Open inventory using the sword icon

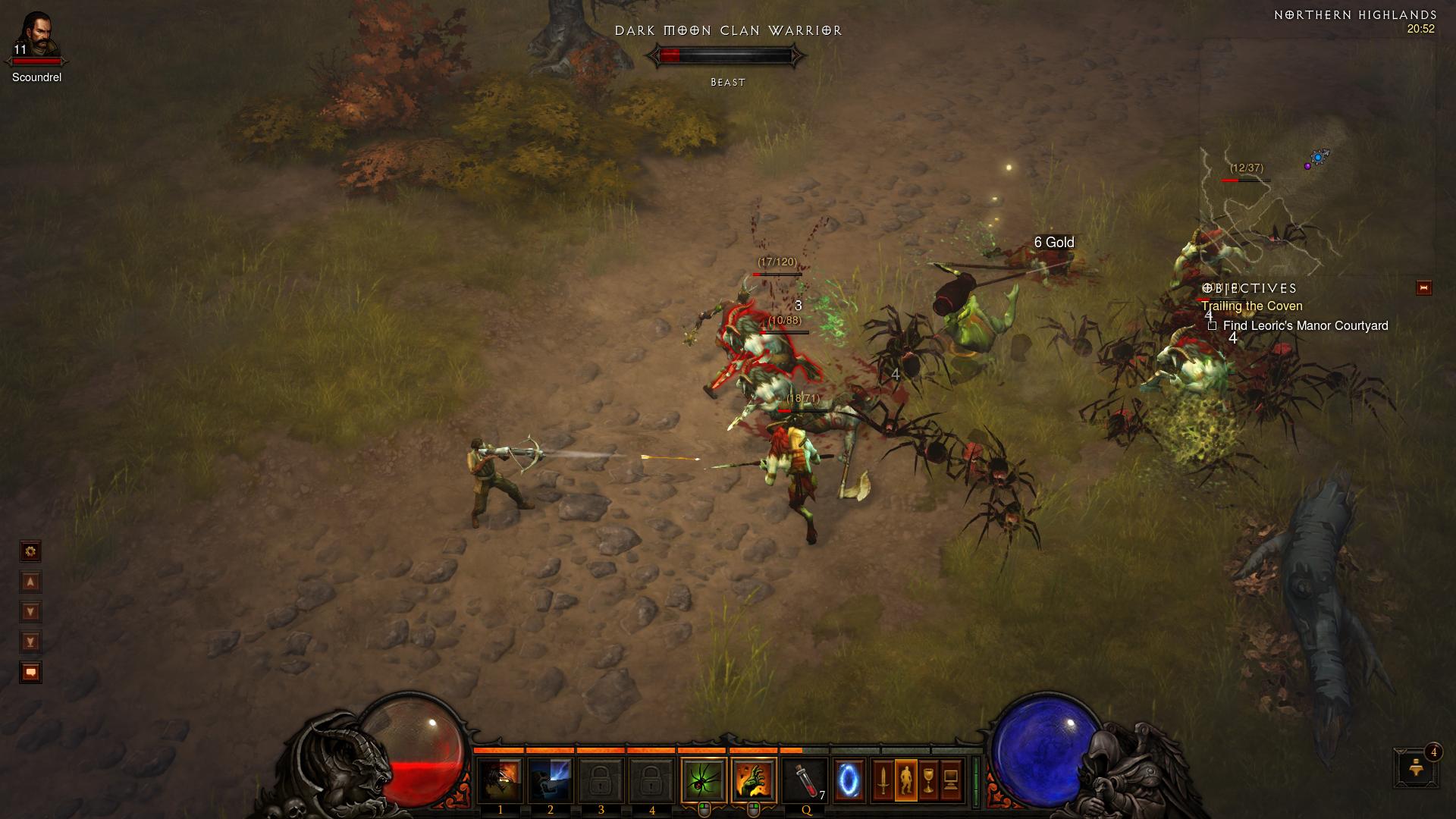click(x=882, y=778)
